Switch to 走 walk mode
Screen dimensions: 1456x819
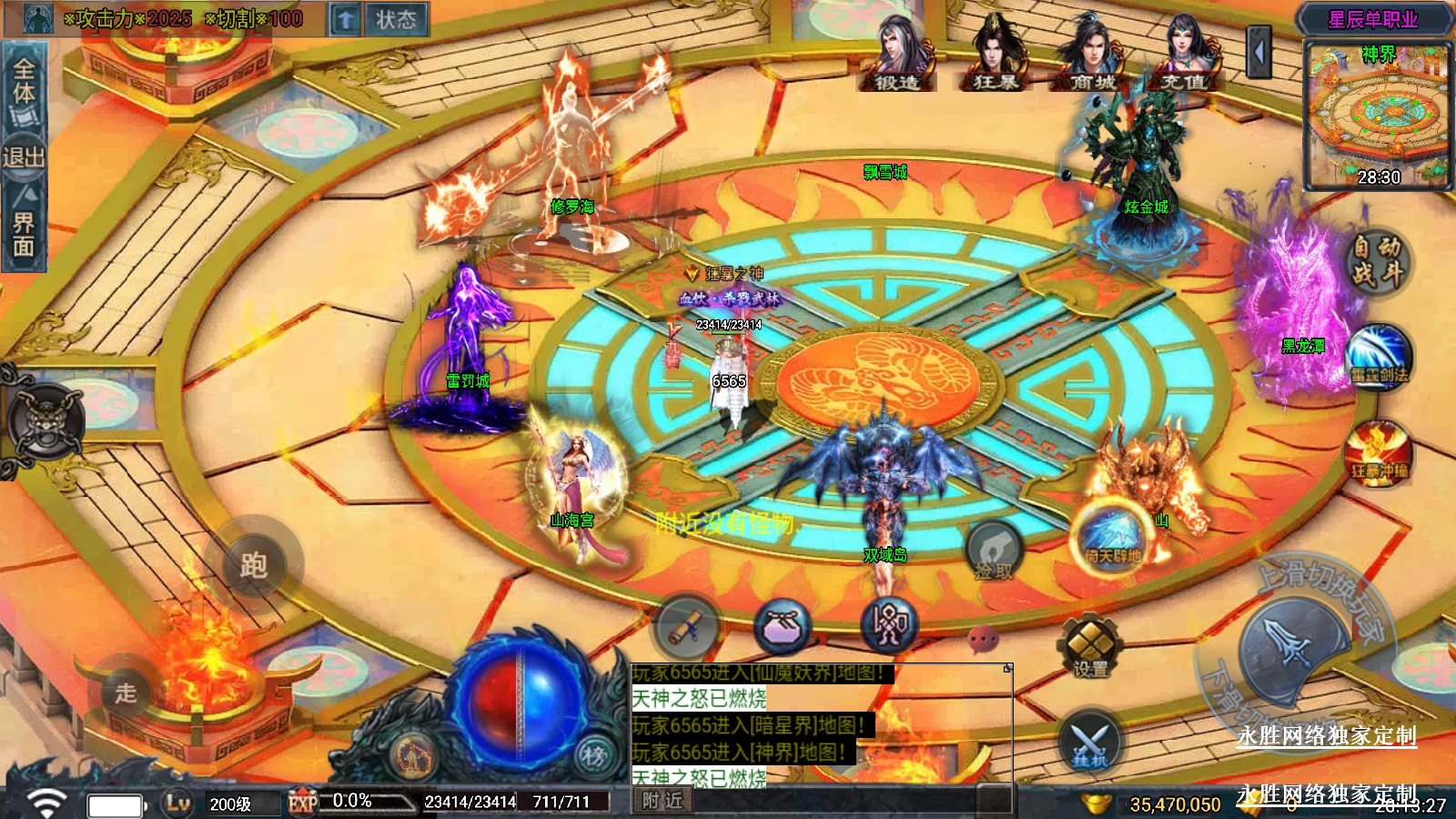click(126, 693)
